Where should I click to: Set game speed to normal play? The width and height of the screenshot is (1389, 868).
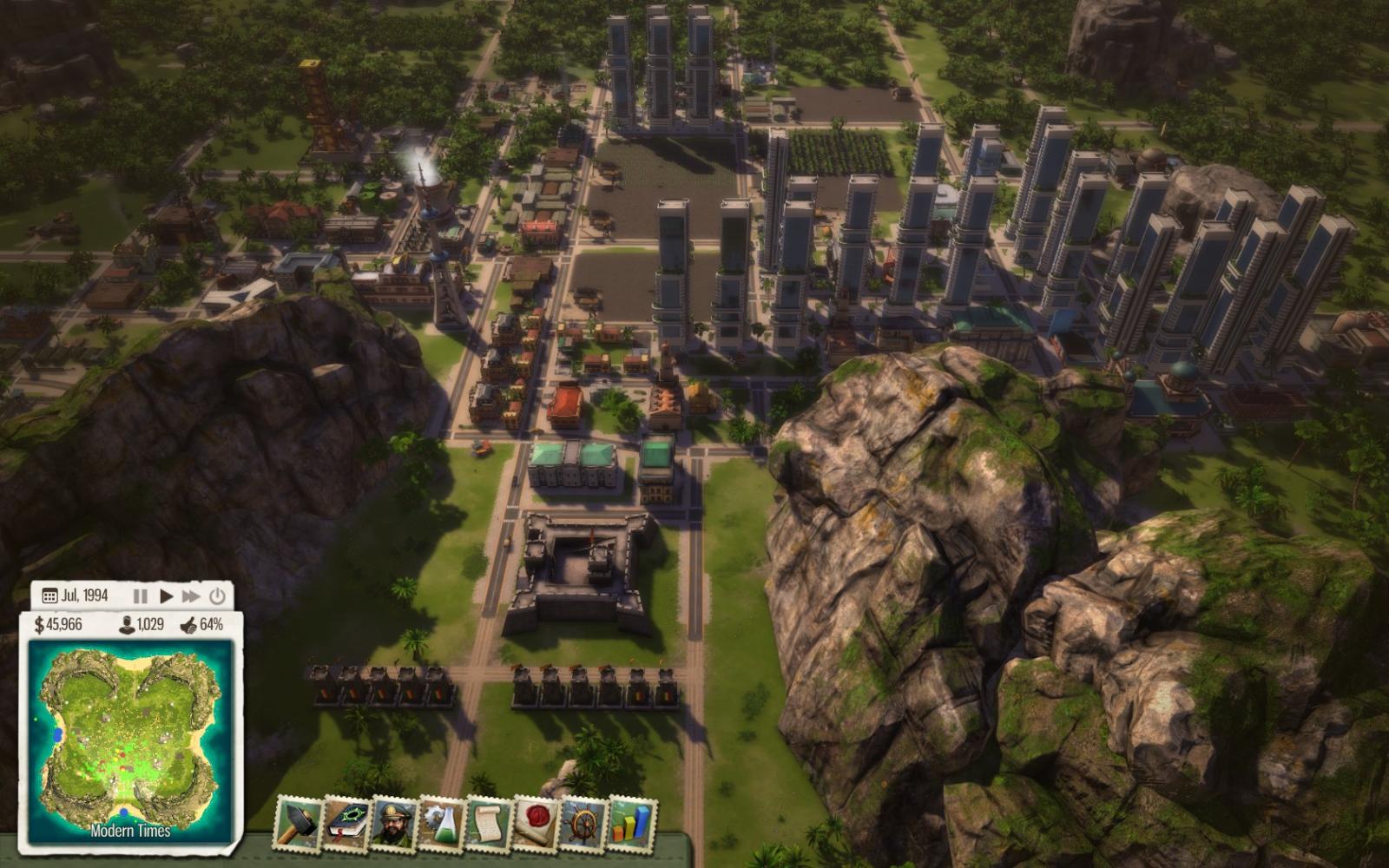[x=166, y=596]
